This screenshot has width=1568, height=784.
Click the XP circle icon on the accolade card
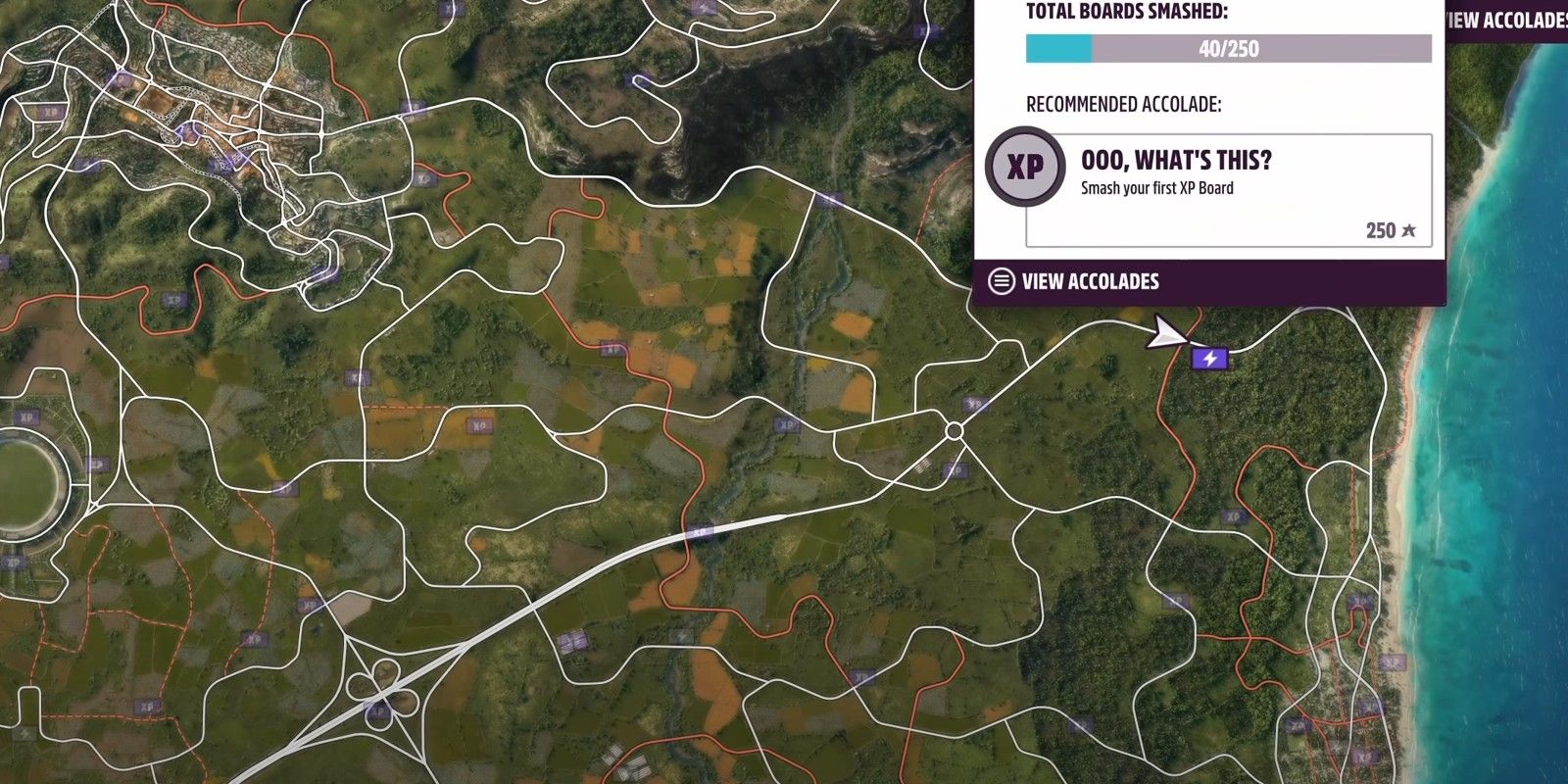click(1023, 167)
